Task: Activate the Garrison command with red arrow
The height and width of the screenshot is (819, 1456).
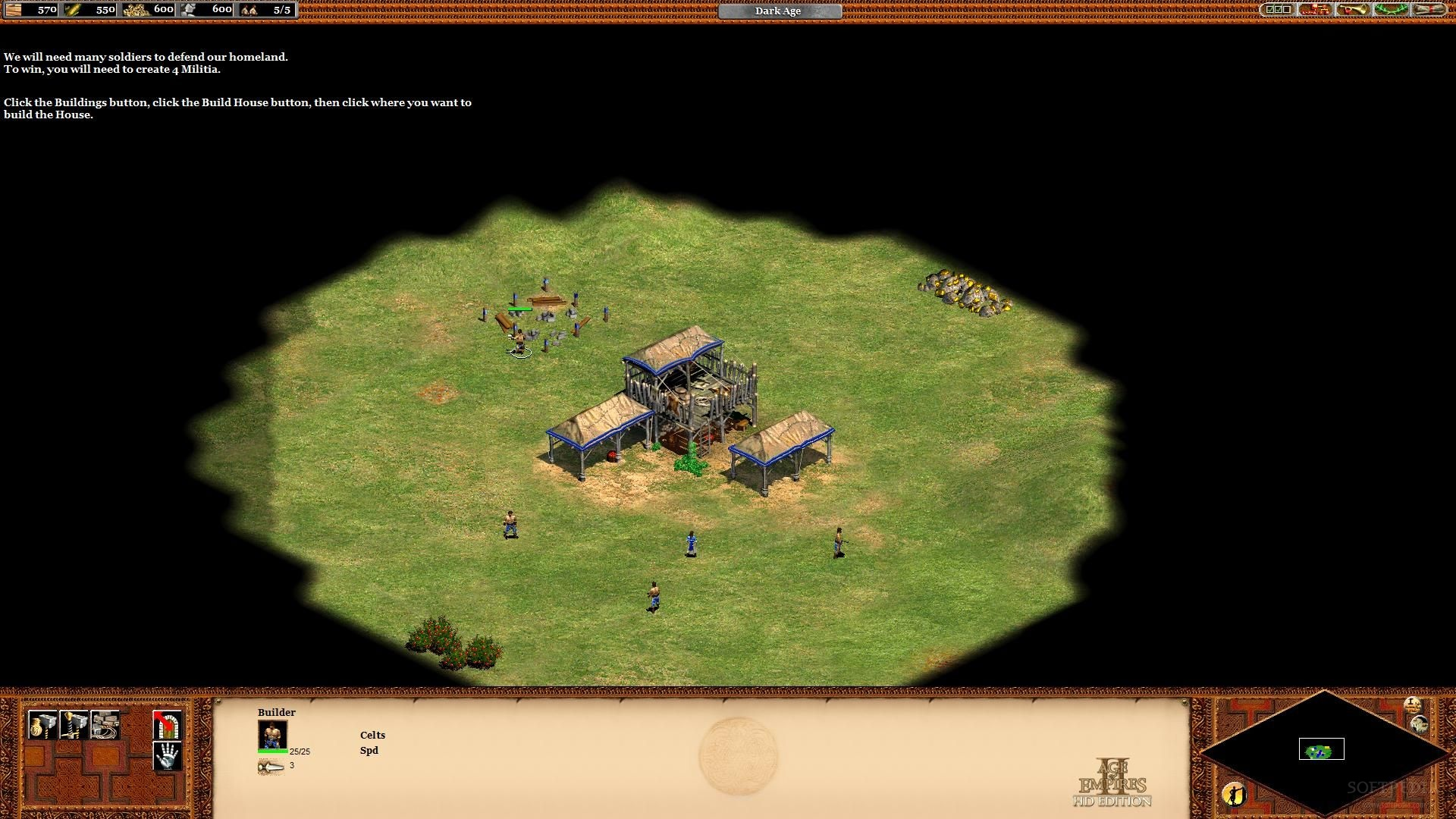Action: [167, 725]
